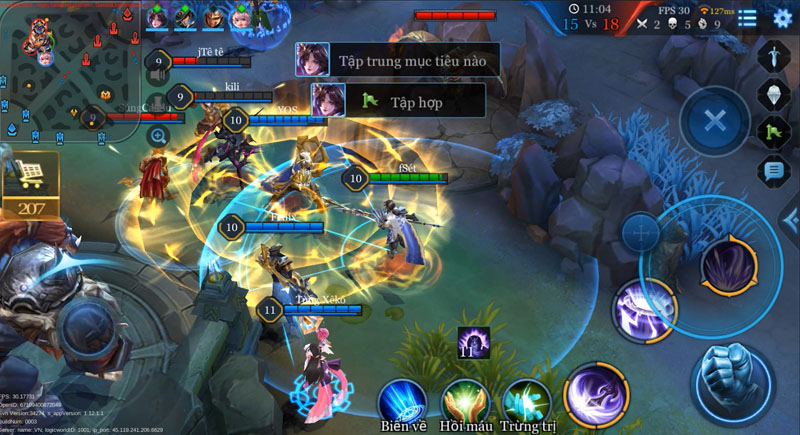Toggle the crosshair target lock button
This screenshot has height=435, width=800.
[640, 233]
